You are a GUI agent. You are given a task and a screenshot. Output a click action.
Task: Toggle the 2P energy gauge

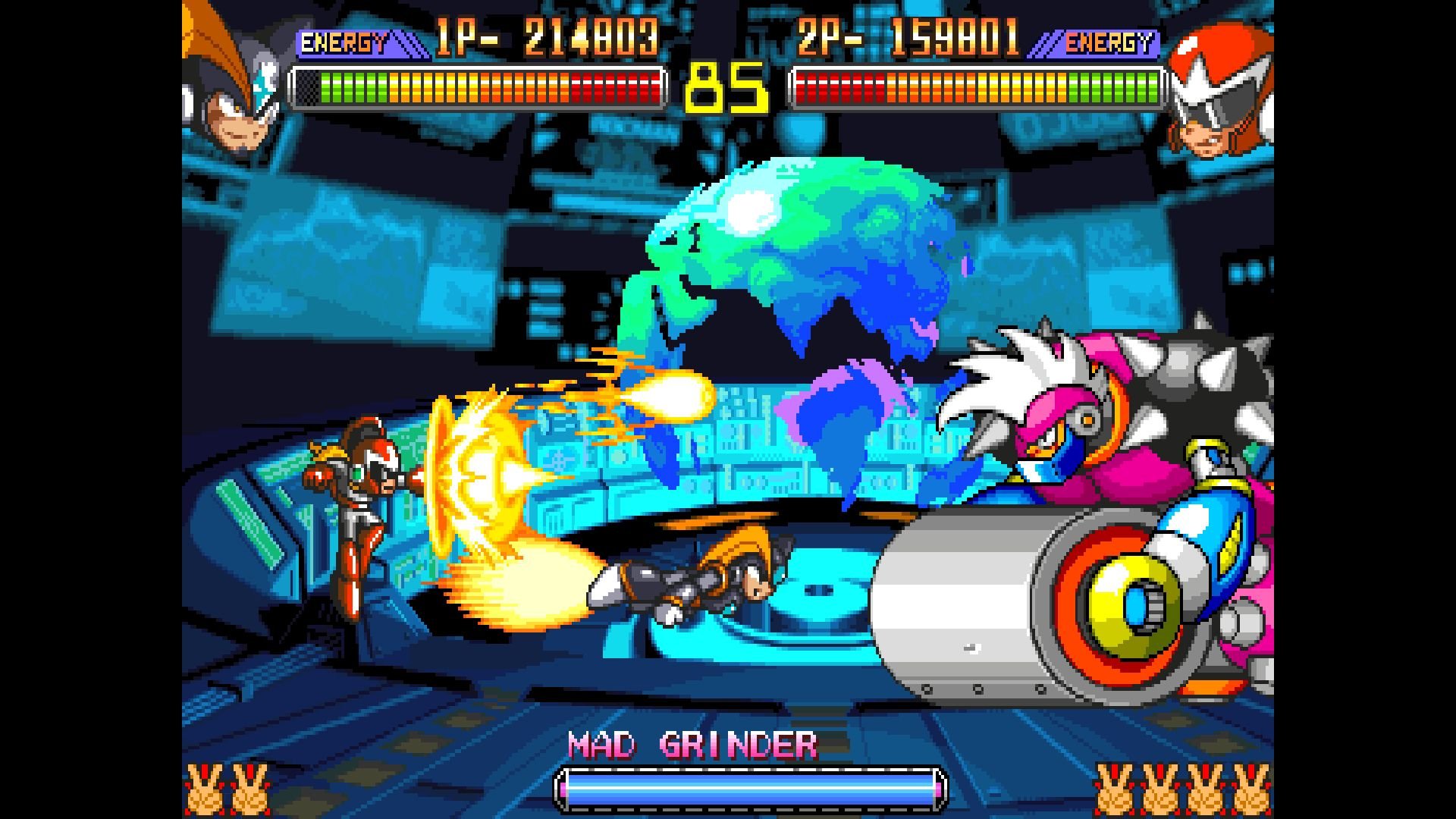(978, 87)
